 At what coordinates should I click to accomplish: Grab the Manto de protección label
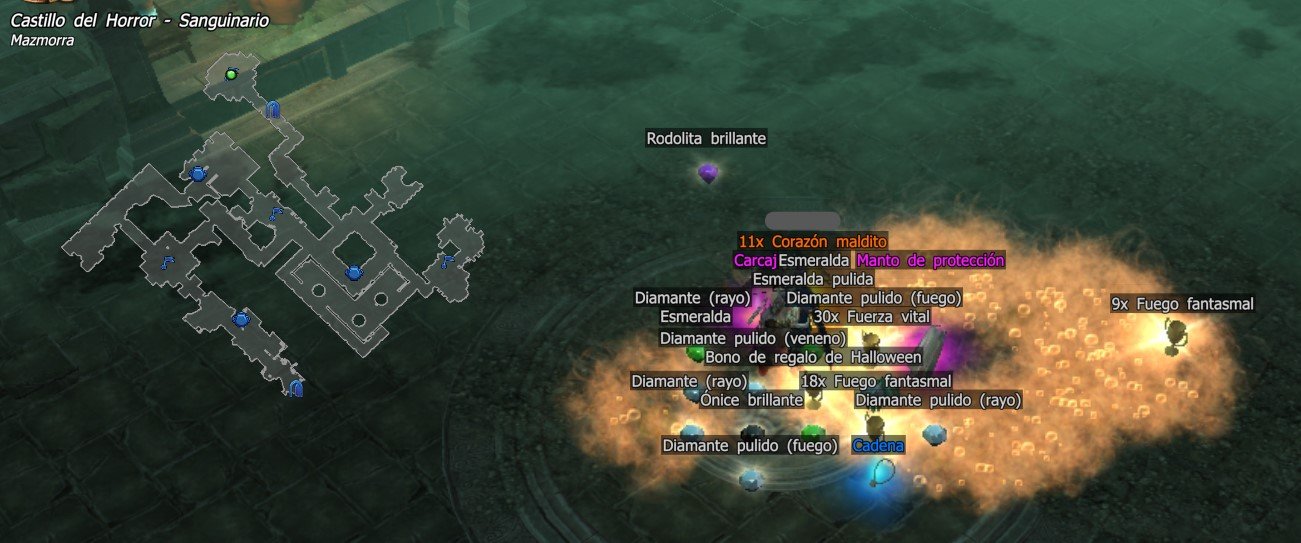point(930,260)
